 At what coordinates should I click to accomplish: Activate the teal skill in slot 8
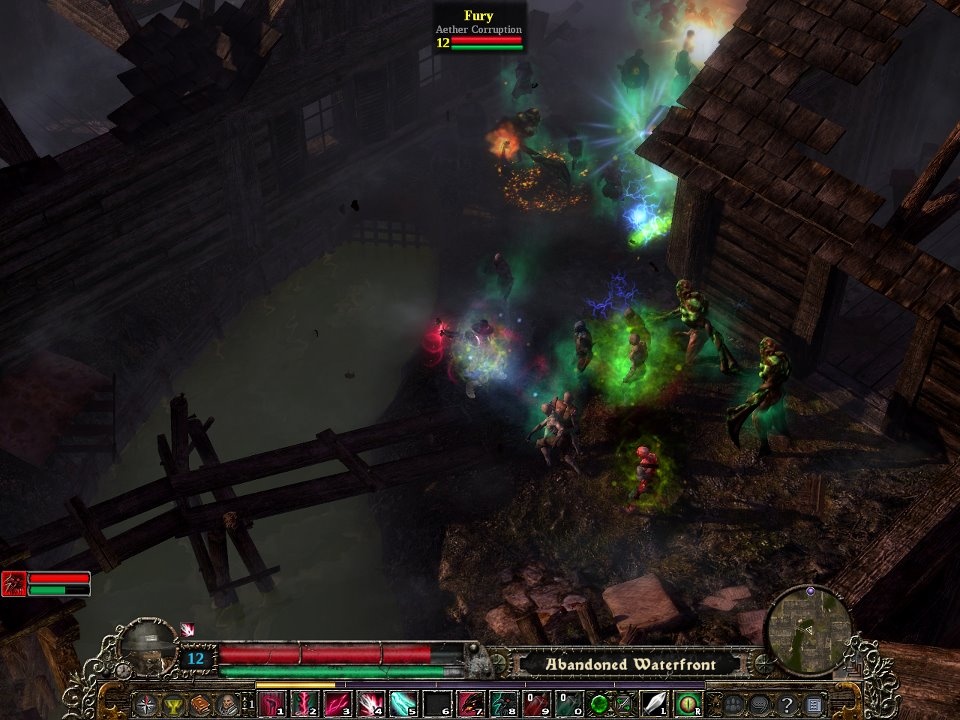(x=503, y=704)
